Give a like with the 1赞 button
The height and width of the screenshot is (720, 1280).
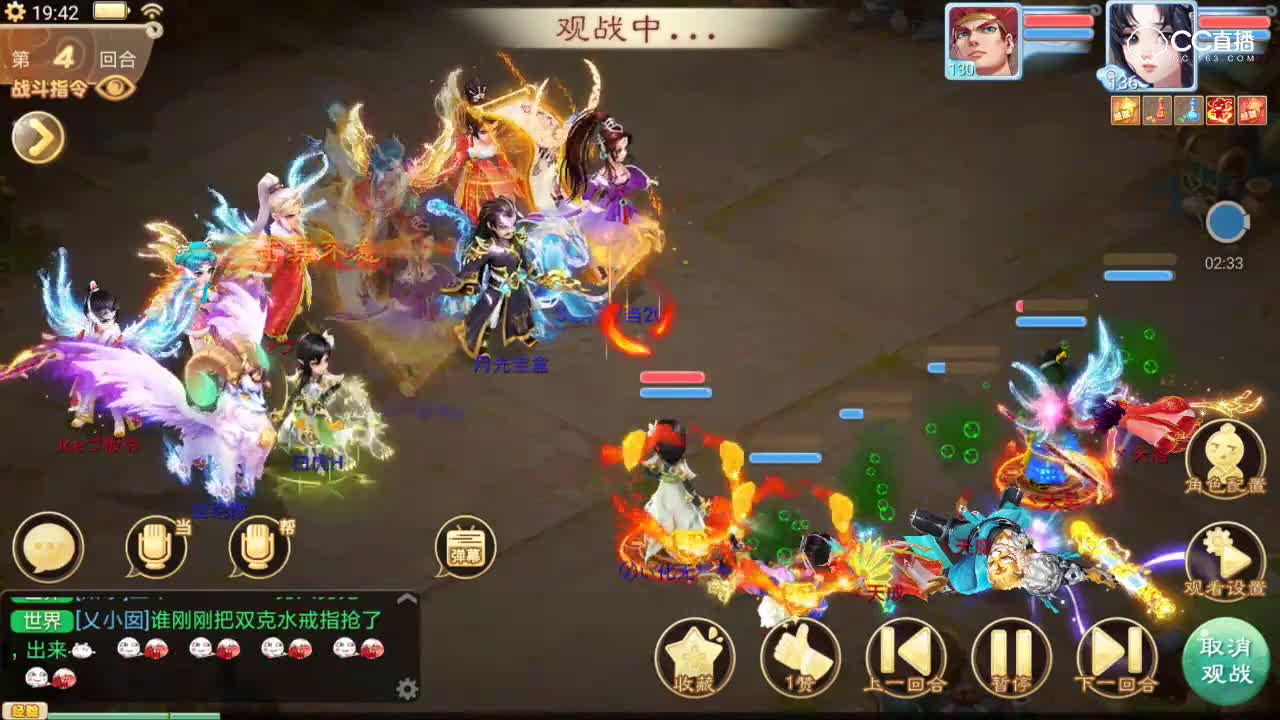(800, 655)
